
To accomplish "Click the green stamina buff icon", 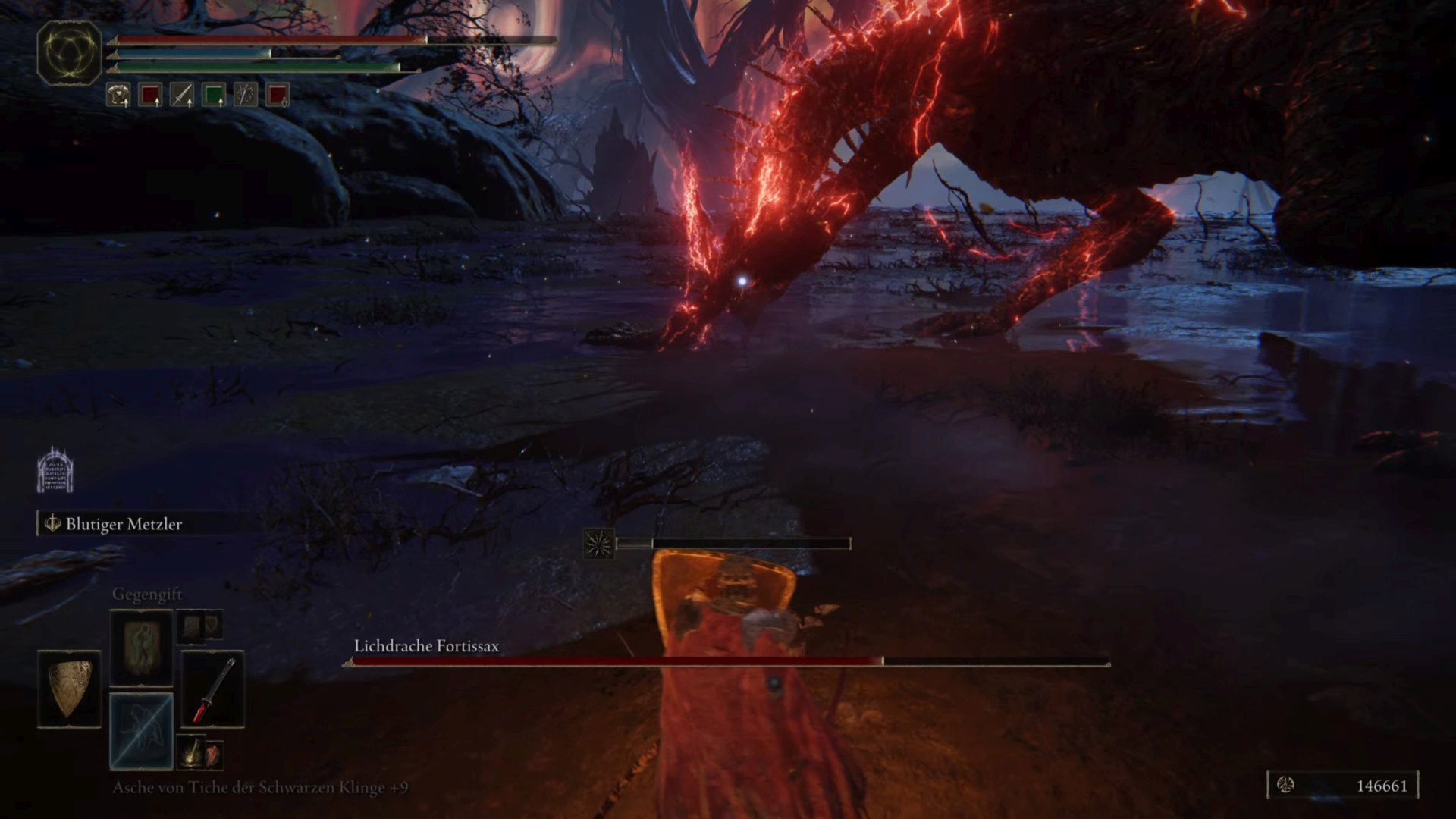I will [x=214, y=95].
